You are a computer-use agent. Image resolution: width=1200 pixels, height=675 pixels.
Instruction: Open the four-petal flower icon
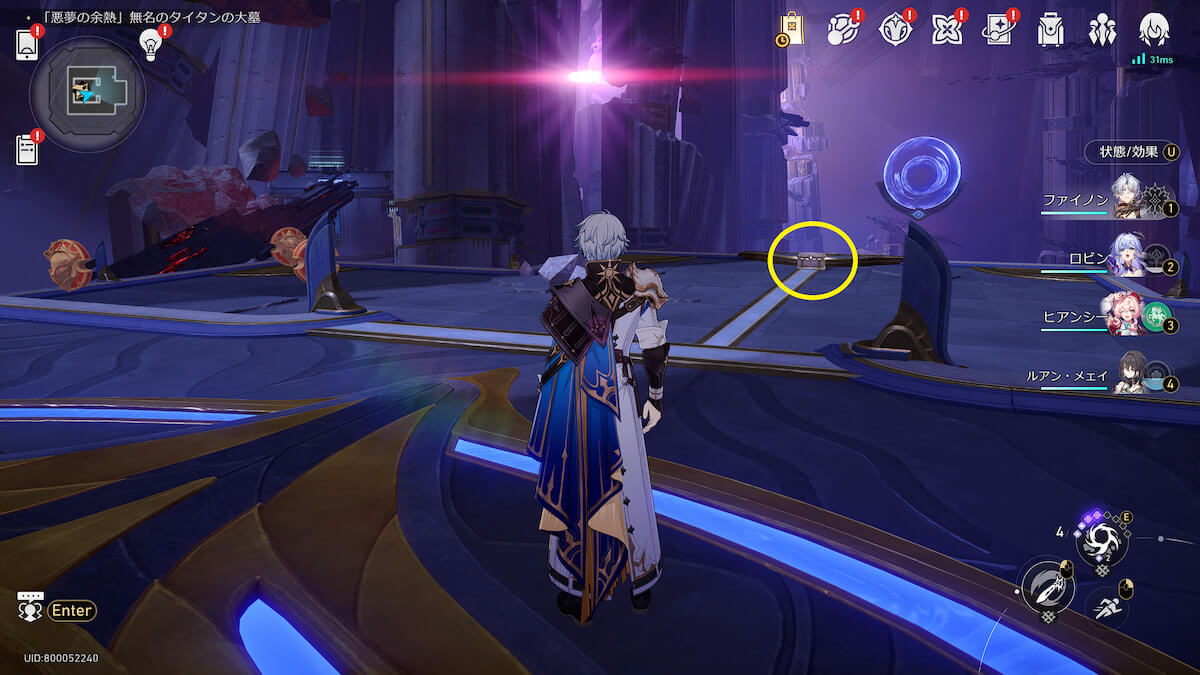(946, 30)
